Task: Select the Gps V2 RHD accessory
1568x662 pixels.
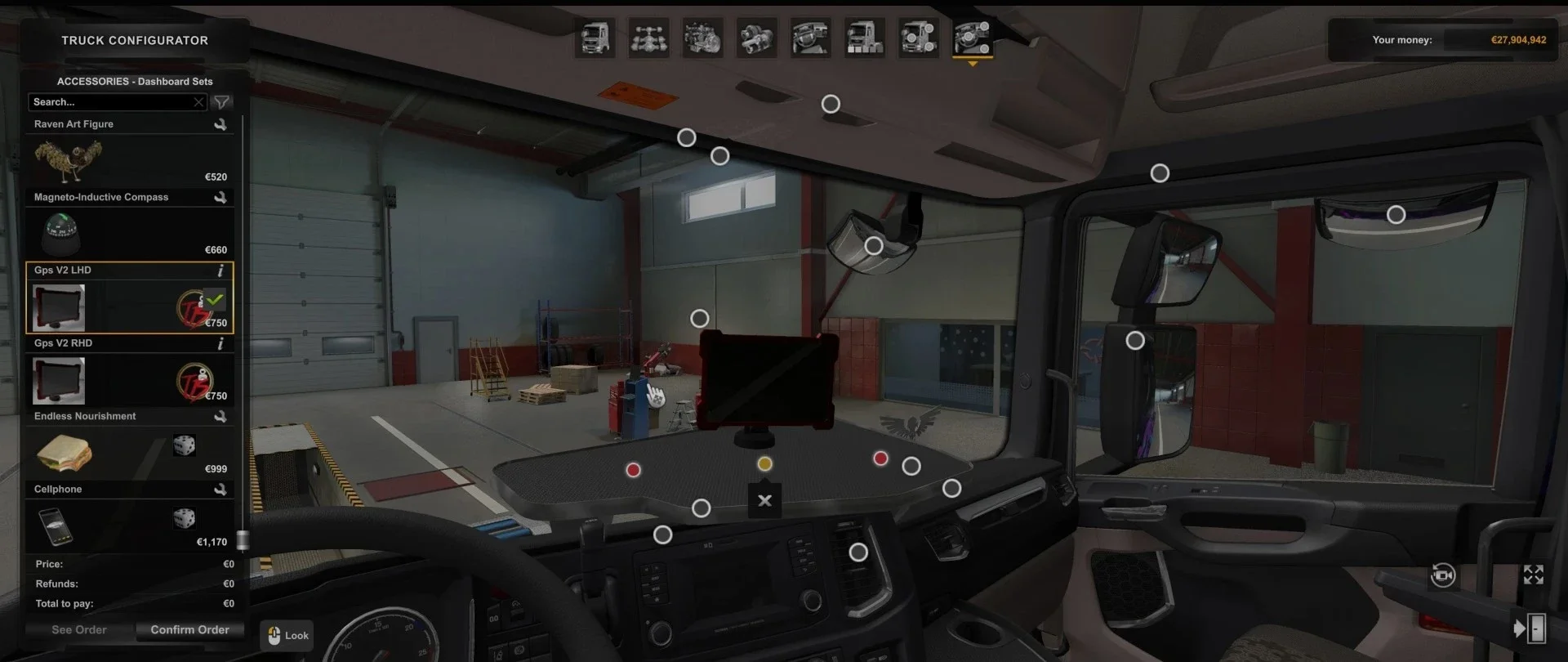Action: (x=58, y=380)
